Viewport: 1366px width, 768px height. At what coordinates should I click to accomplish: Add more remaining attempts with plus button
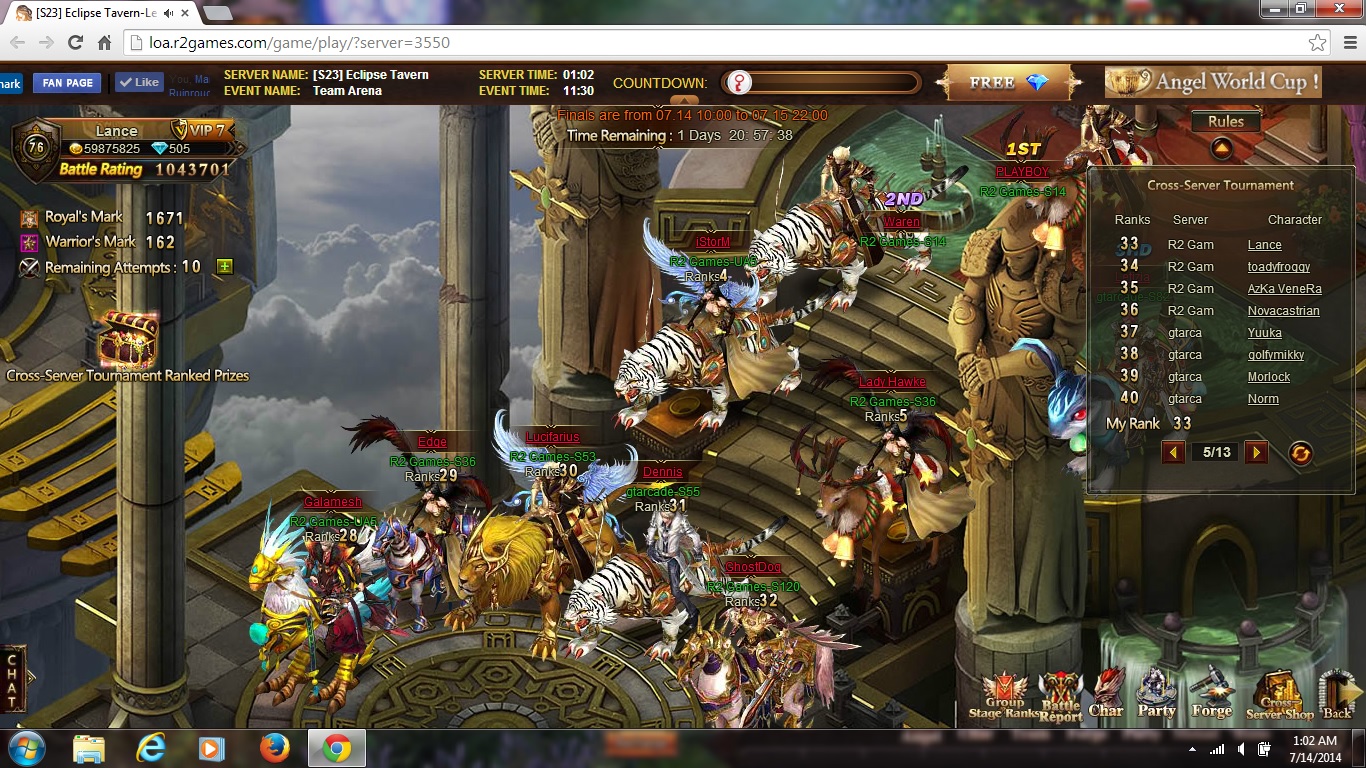(225, 267)
